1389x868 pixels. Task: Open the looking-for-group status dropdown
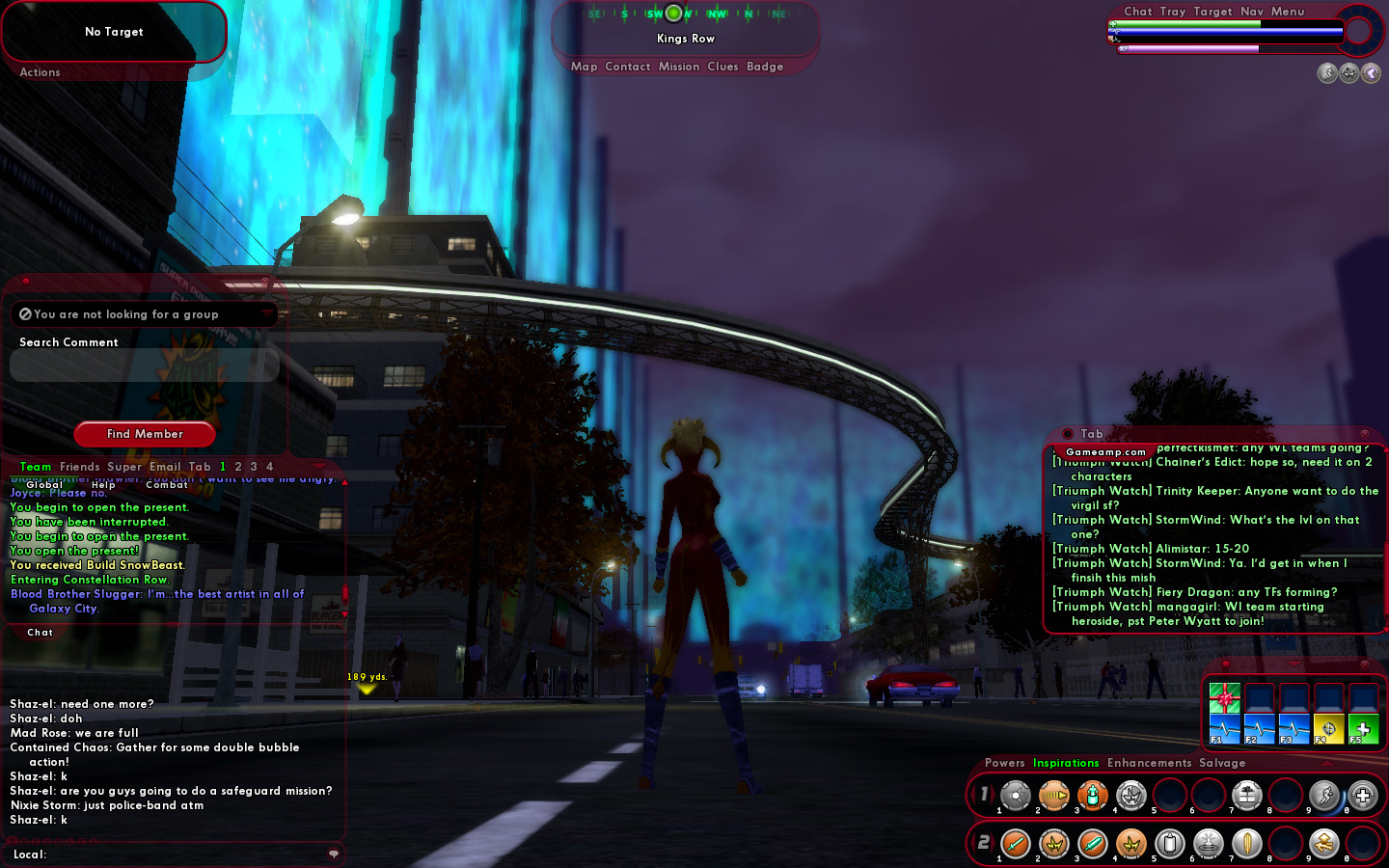click(145, 314)
